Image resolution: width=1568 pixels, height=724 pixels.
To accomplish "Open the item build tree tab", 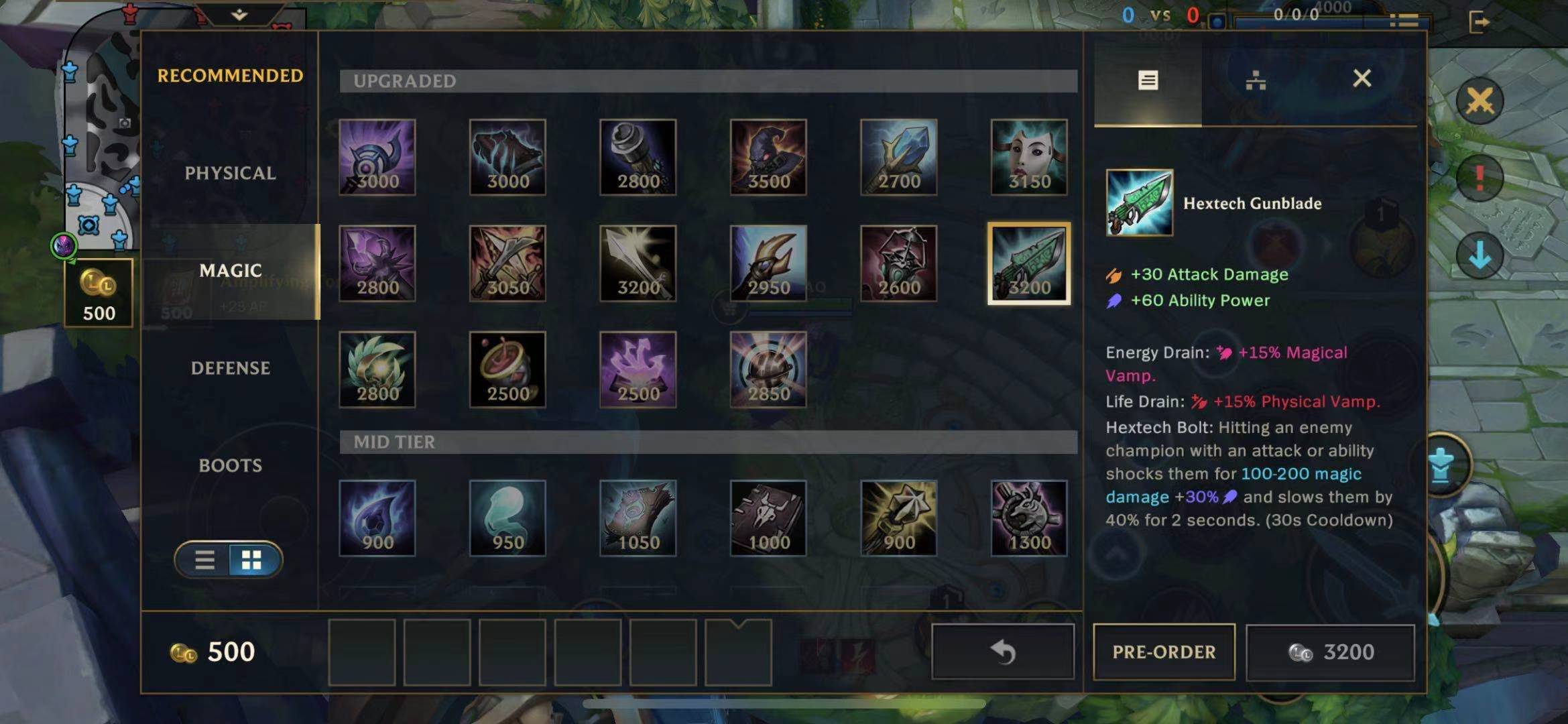I will (1255, 80).
